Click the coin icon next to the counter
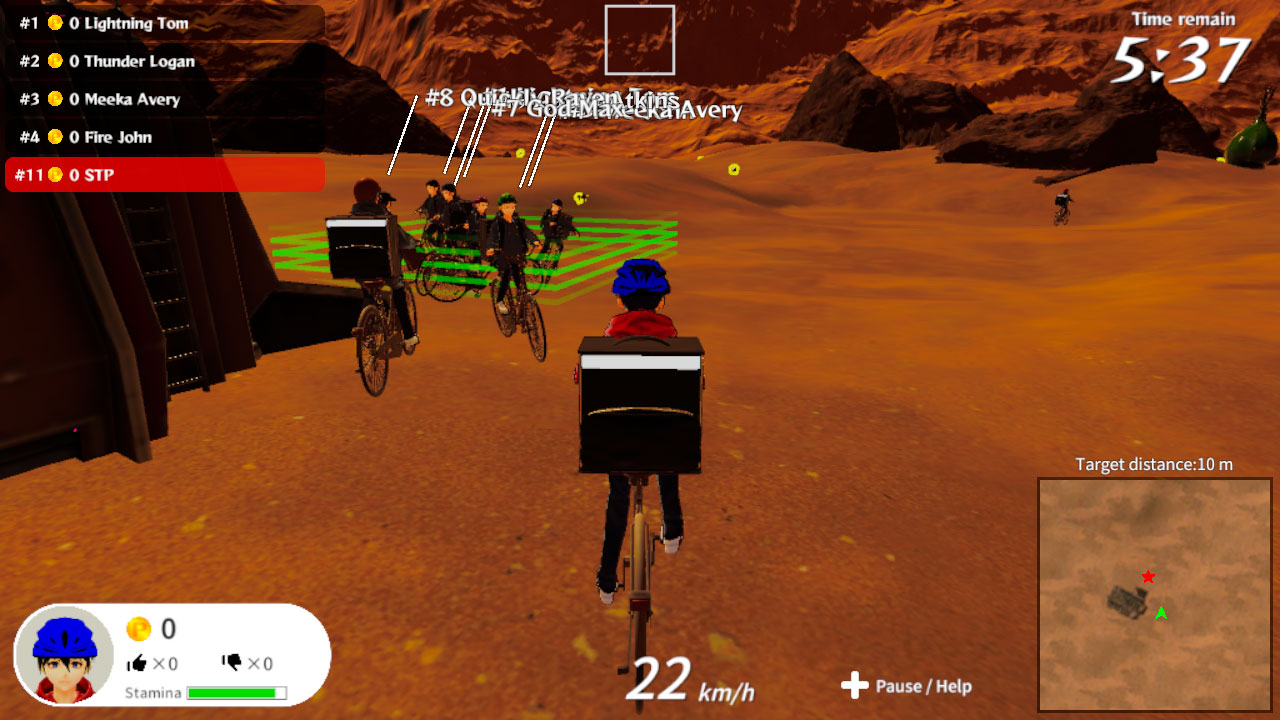 [141, 629]
